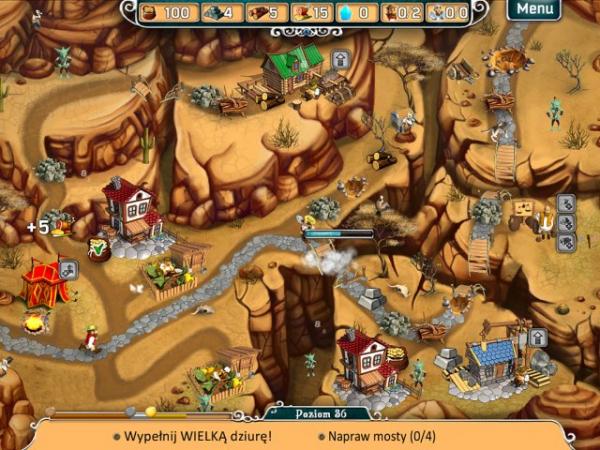
Task: Select the action icon beside the red tent
Action: point(68,268)
